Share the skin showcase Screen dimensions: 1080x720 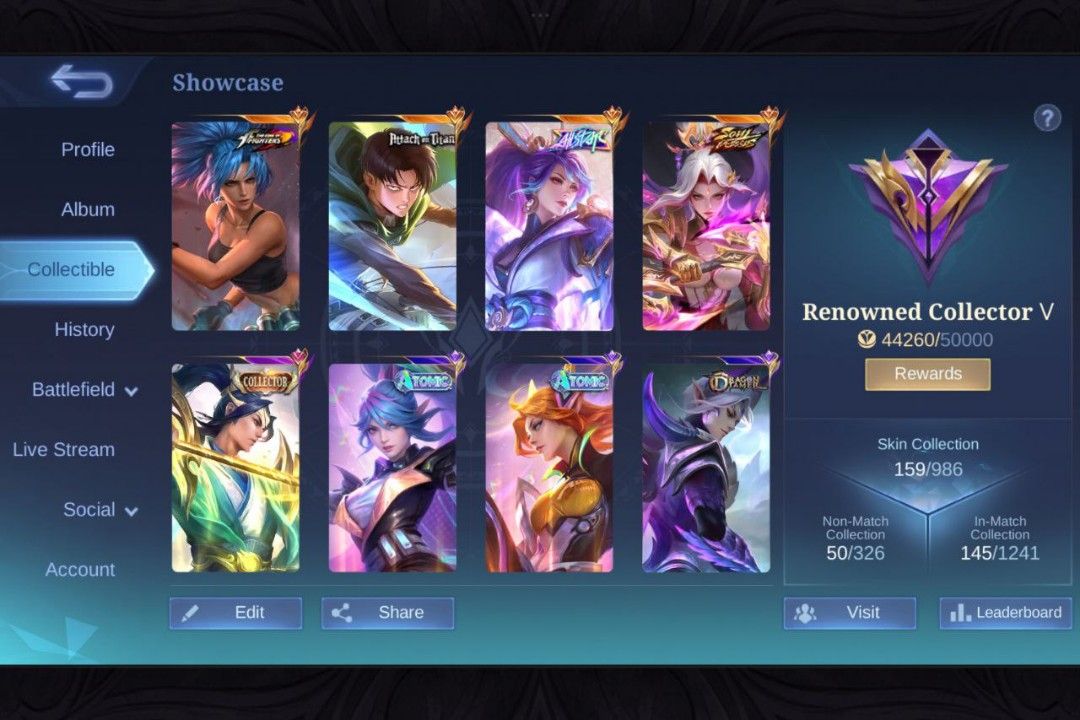click(387, 613)
